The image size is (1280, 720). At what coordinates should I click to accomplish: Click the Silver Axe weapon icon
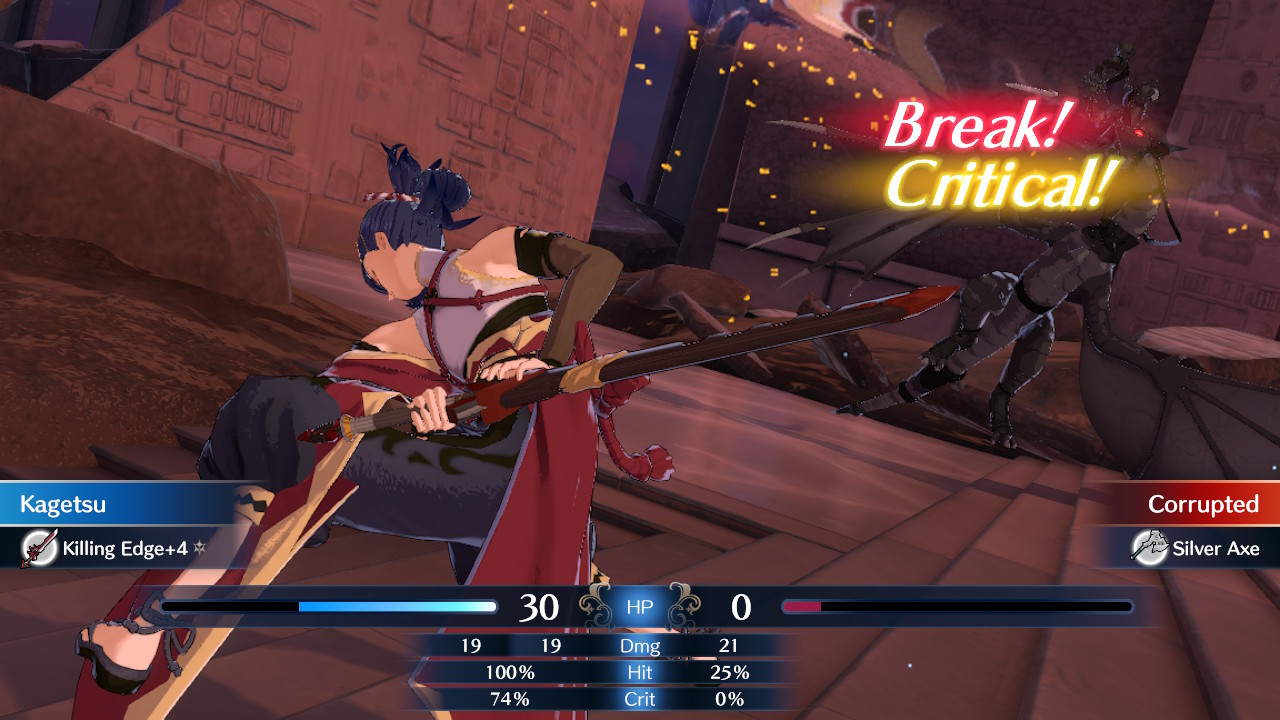pos(1148,548)
